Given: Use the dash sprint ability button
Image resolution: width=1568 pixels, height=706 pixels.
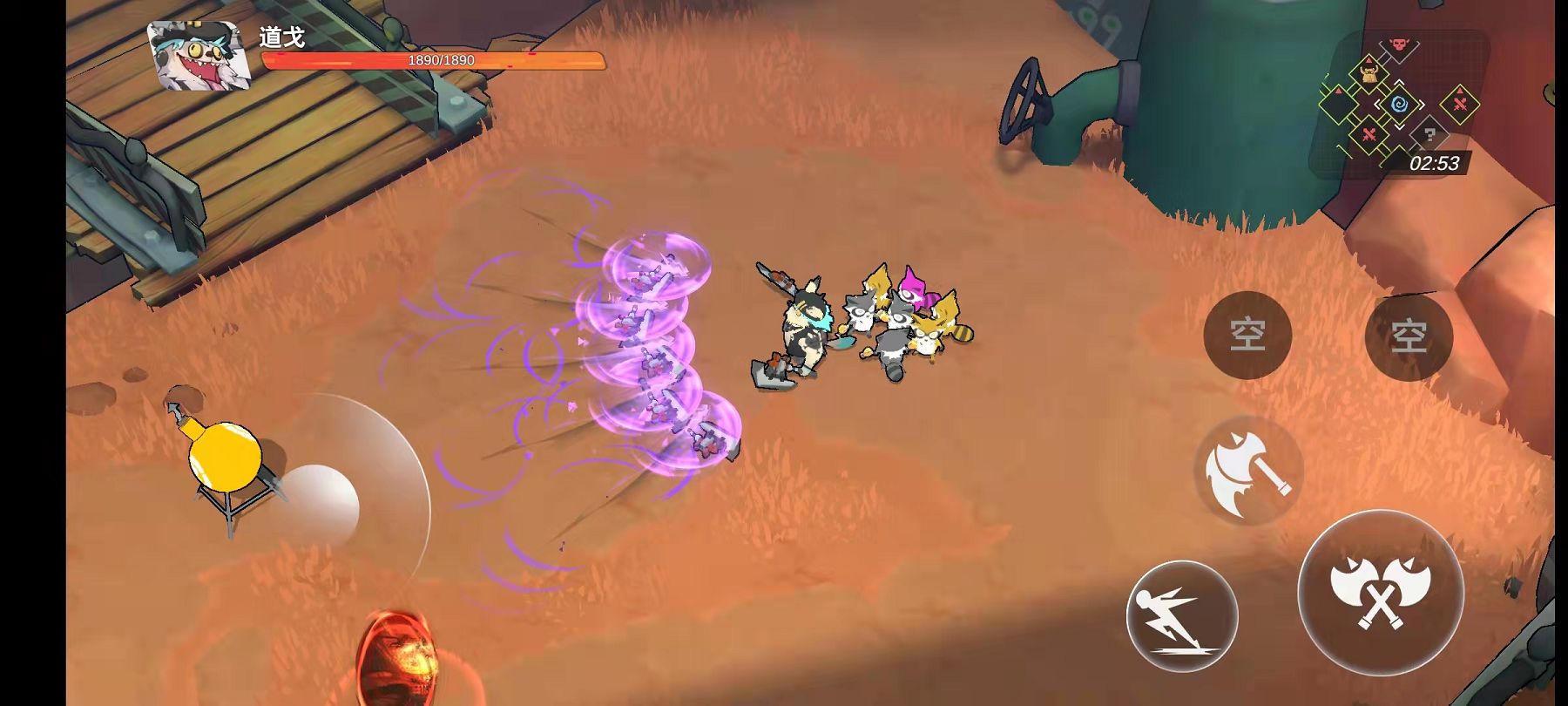Looking at the screenshot, I should click(1181, 615).
